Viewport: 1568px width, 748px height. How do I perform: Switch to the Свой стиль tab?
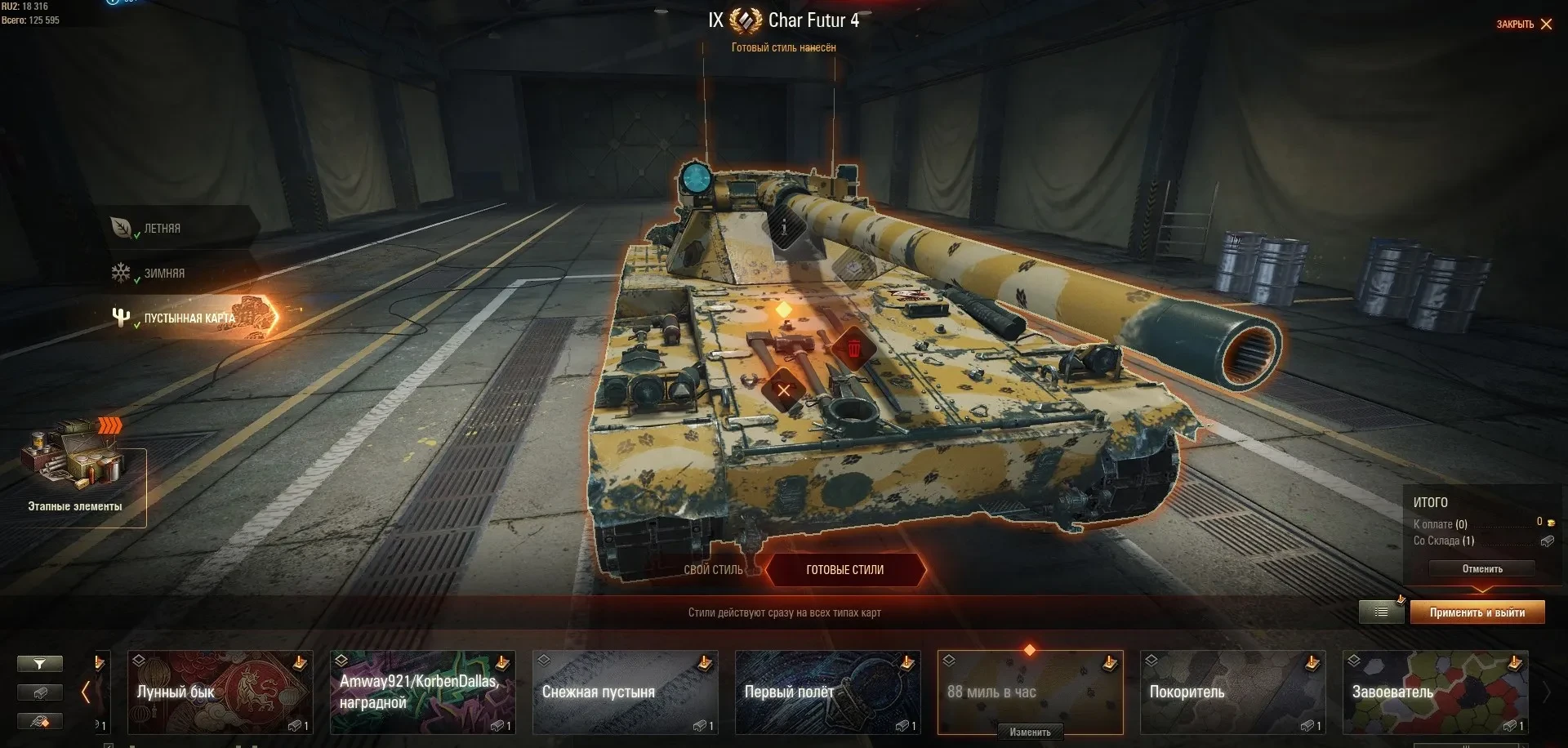pos(713,570)
